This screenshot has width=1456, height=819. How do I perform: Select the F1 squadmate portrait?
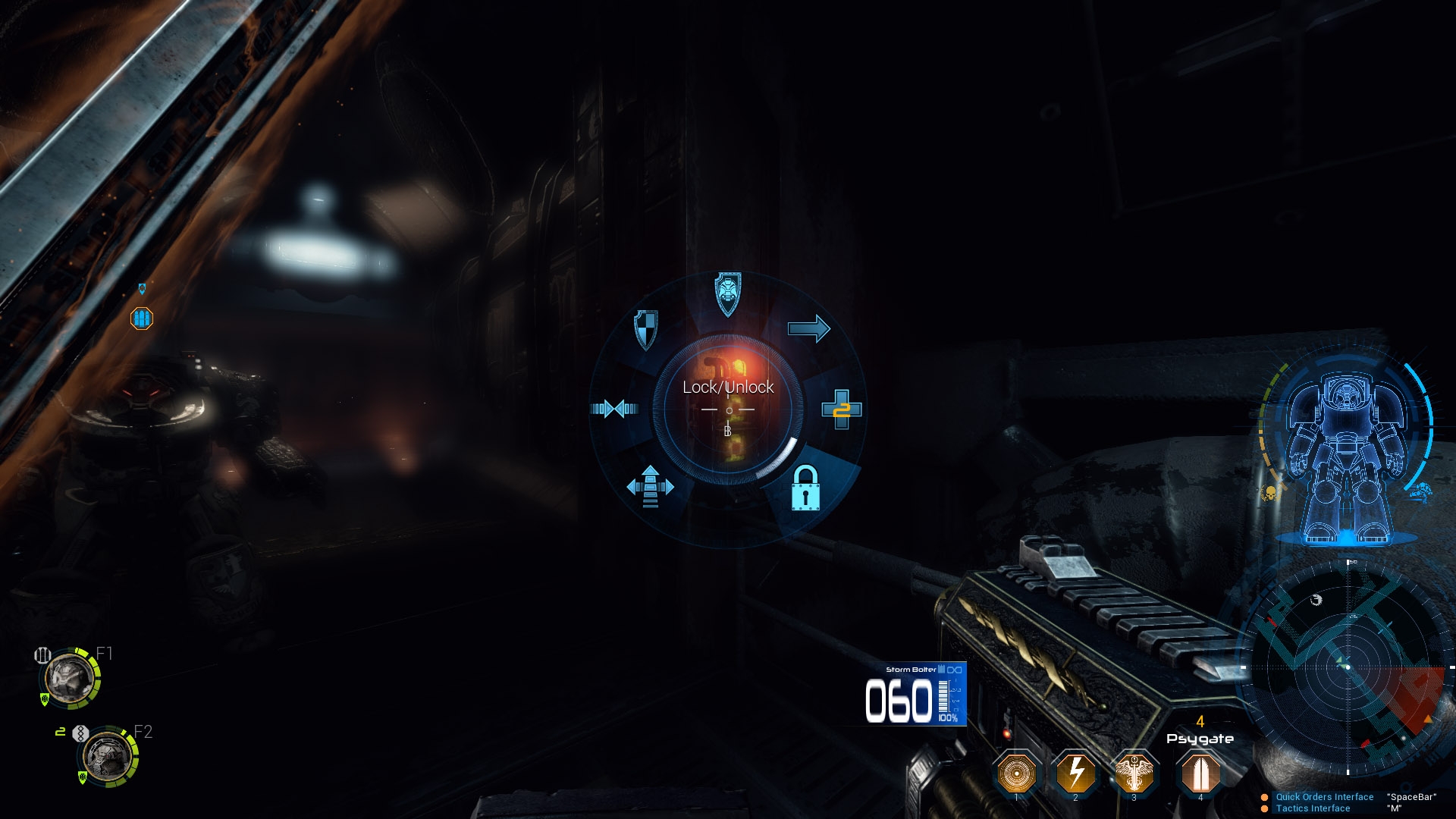pos(70,678)
